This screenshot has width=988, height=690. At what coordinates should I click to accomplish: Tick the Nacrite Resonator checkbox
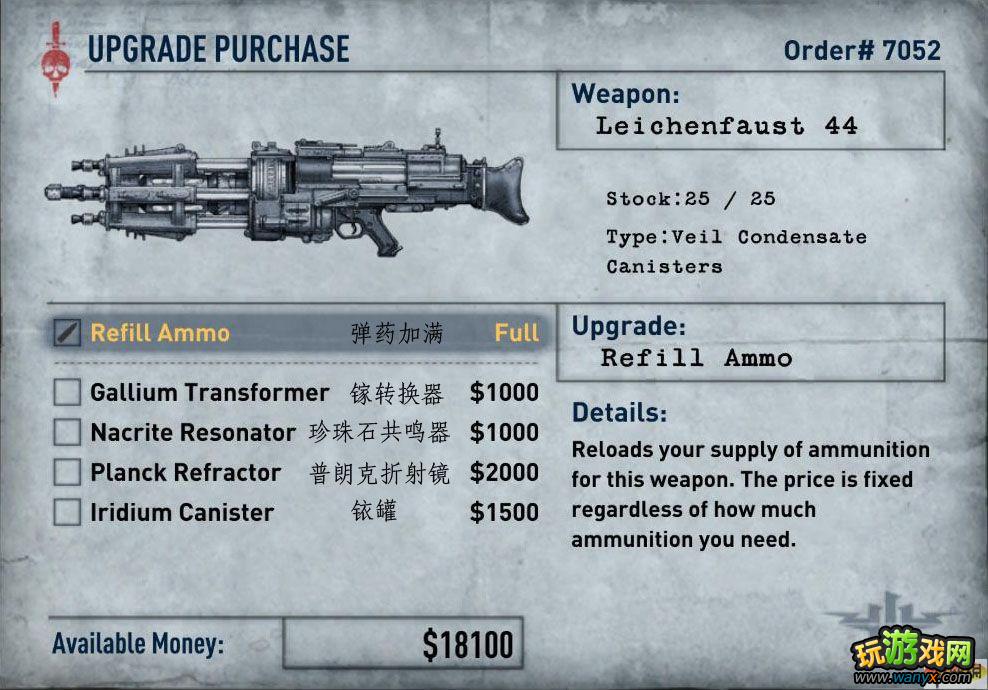[x=67, y=432]
